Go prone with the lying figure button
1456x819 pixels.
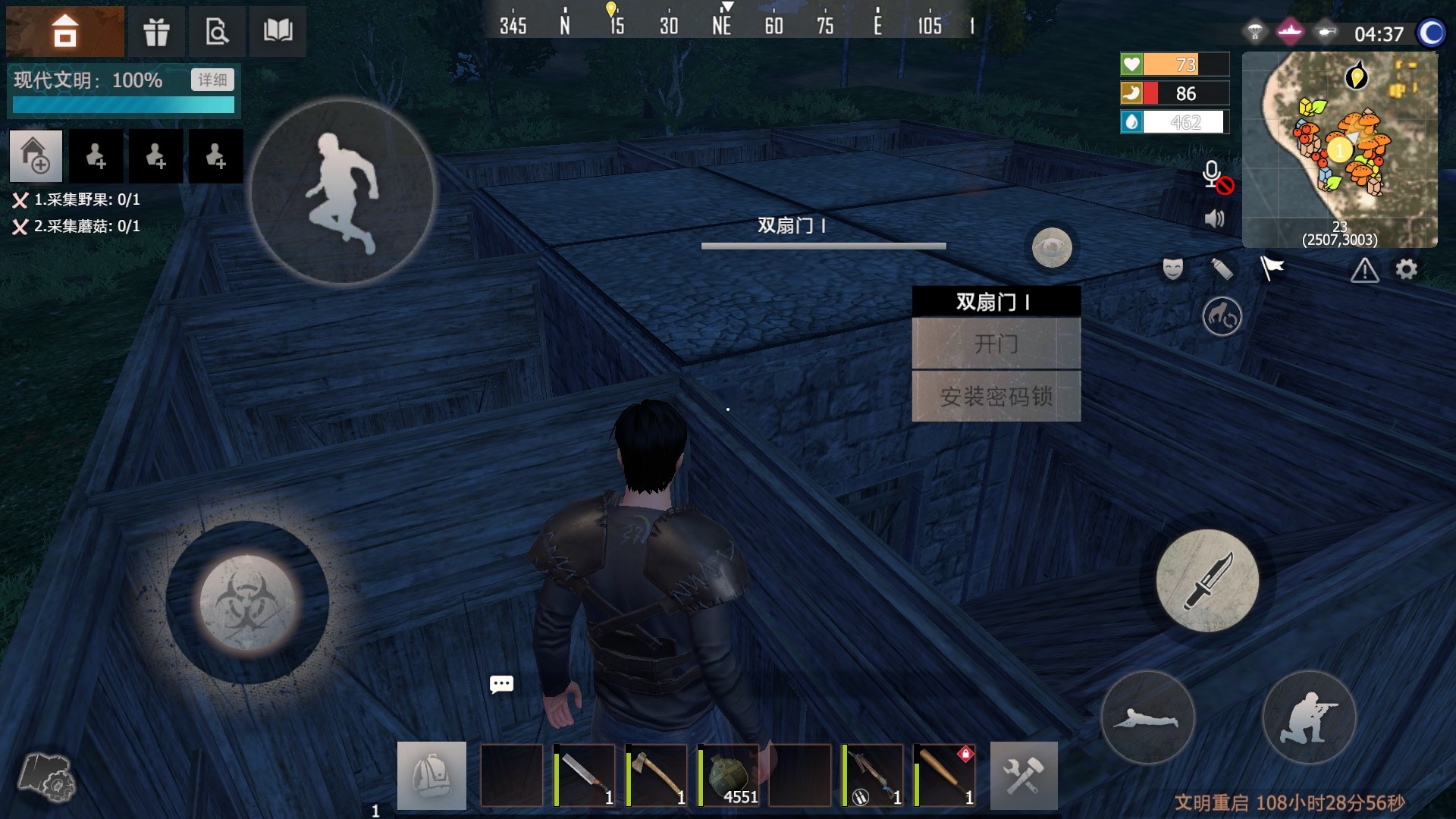[1147, 717]
